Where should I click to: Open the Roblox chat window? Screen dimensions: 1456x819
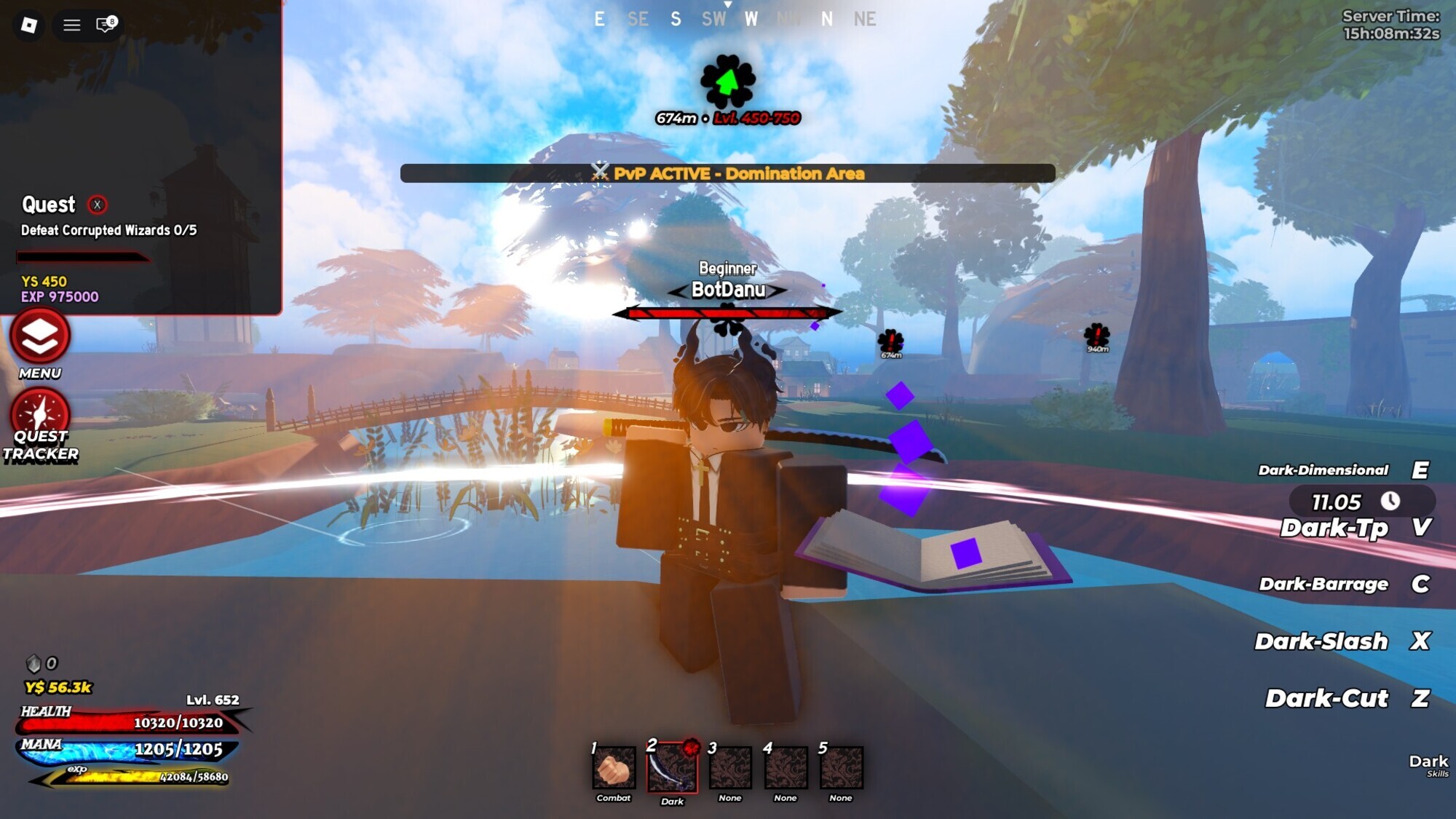click(x=106, y=25)
